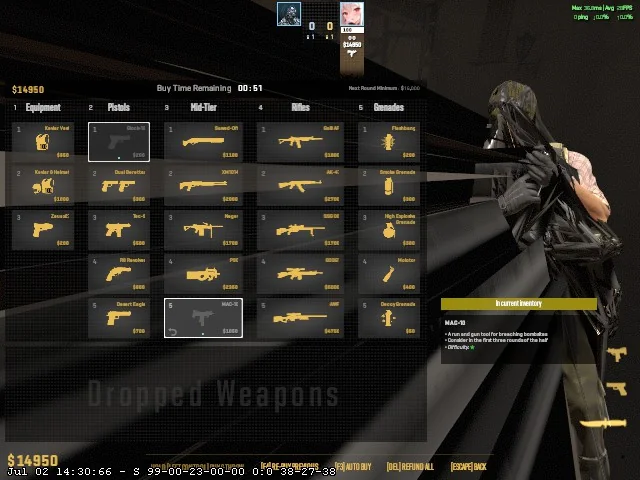Screen dimensions: 640x480
Task: Buy the Sawed-Off shotgun
Action: (x=203, y=142)
